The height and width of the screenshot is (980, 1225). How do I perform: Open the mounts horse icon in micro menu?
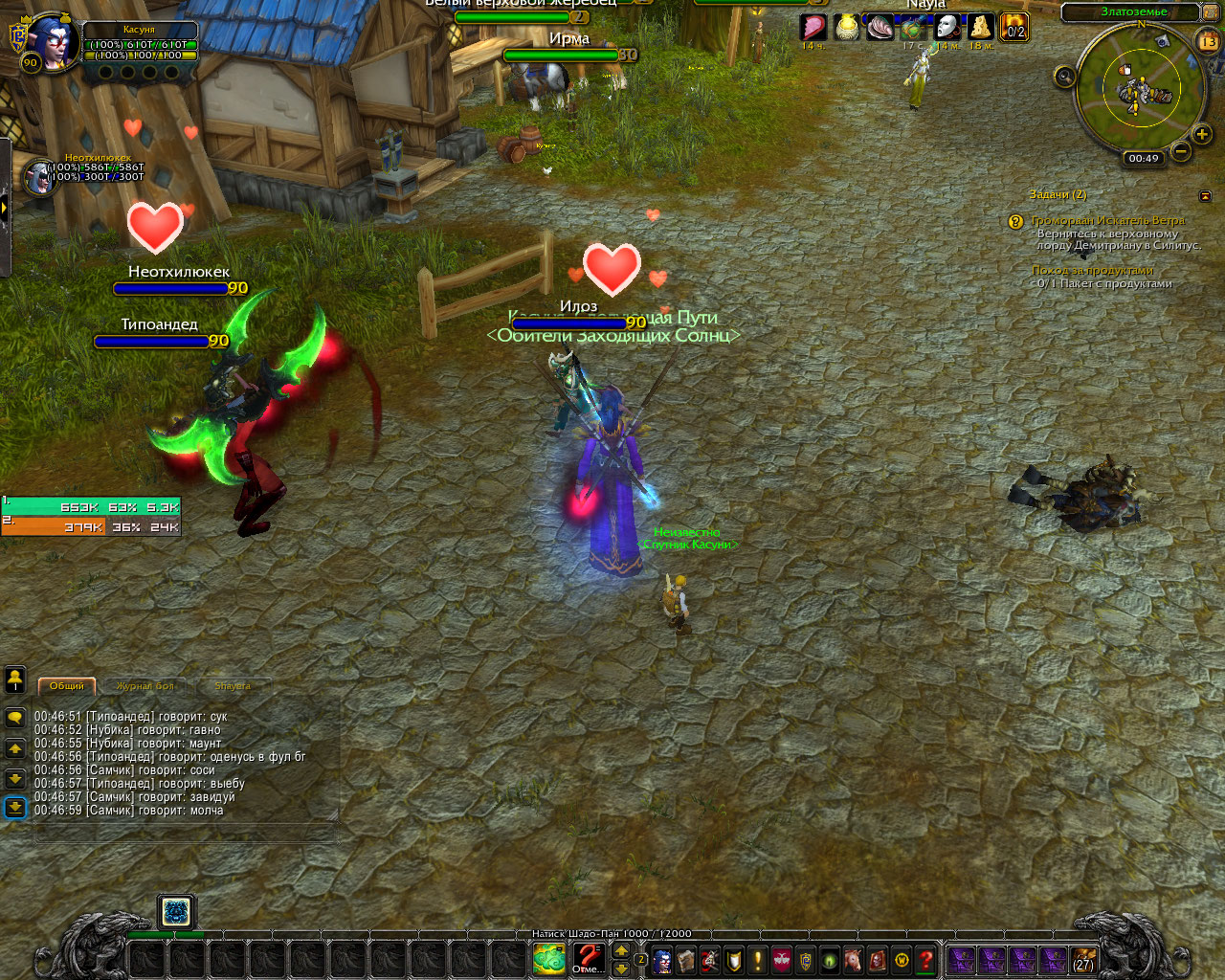854,960
